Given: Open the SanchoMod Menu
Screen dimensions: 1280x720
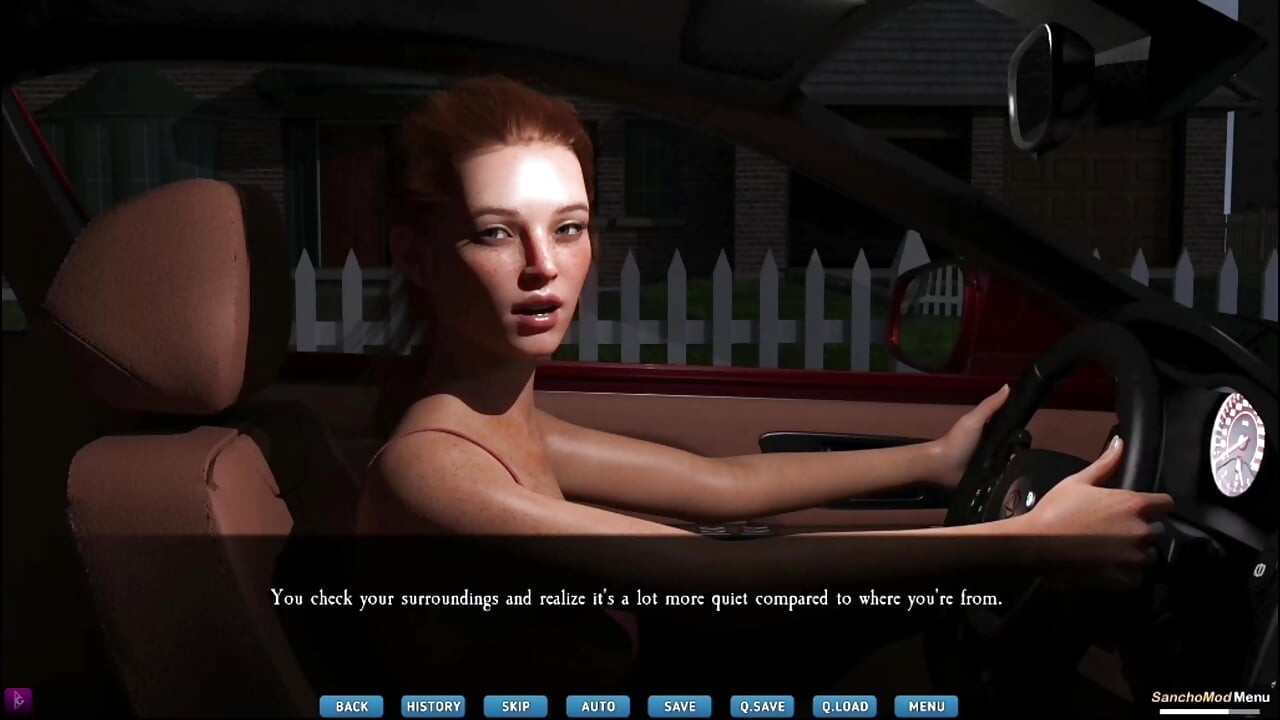Looking at the screenshot, I should tap(1210, 698).
